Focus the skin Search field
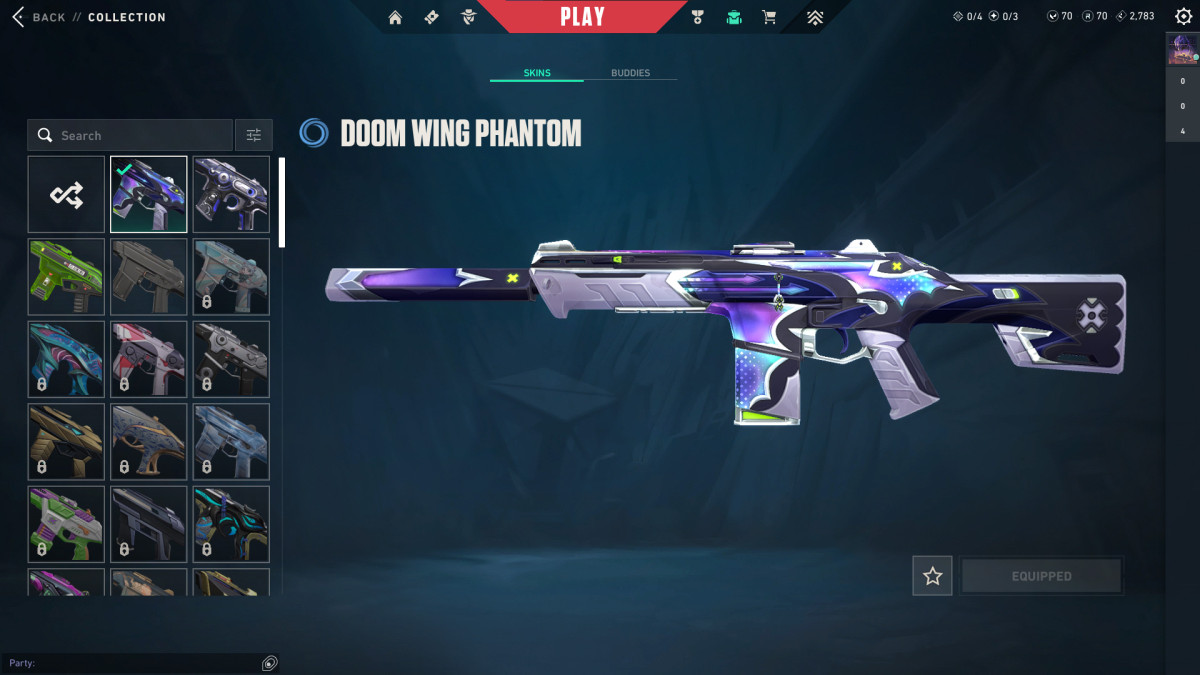 tap(140, 135)
